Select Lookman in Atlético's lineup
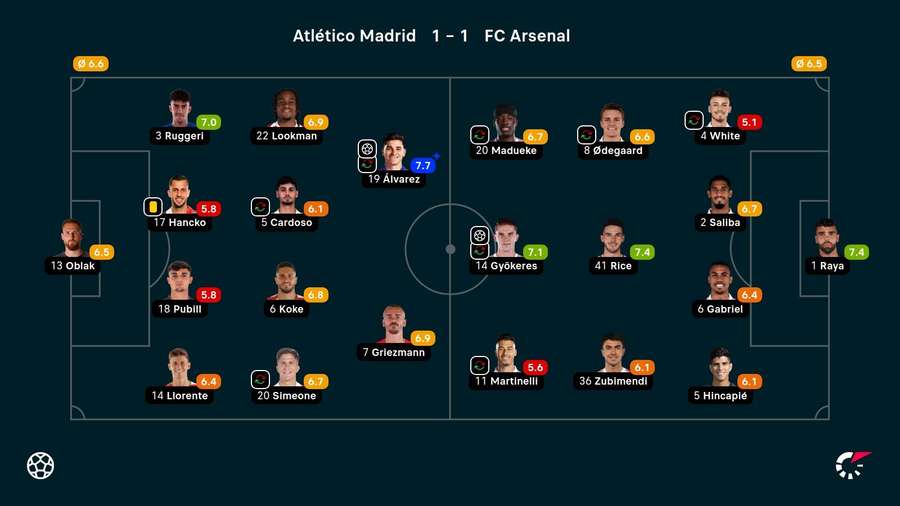 [286, 110]
